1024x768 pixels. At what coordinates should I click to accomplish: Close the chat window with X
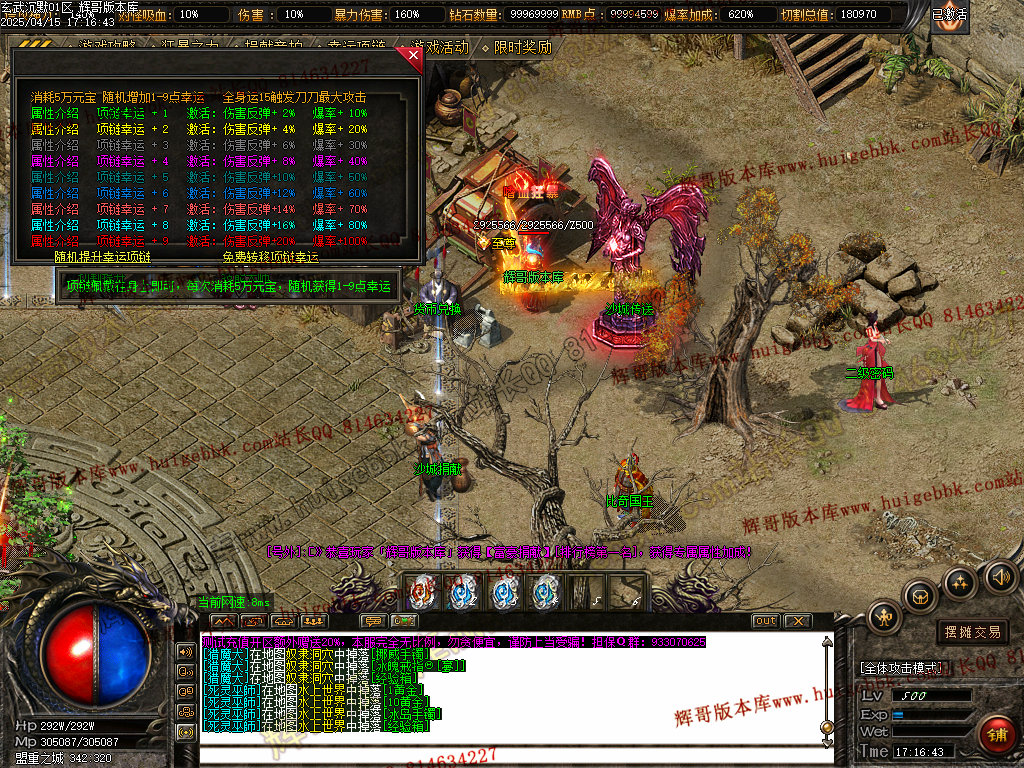pyautogui.click(x=797, y=621)
